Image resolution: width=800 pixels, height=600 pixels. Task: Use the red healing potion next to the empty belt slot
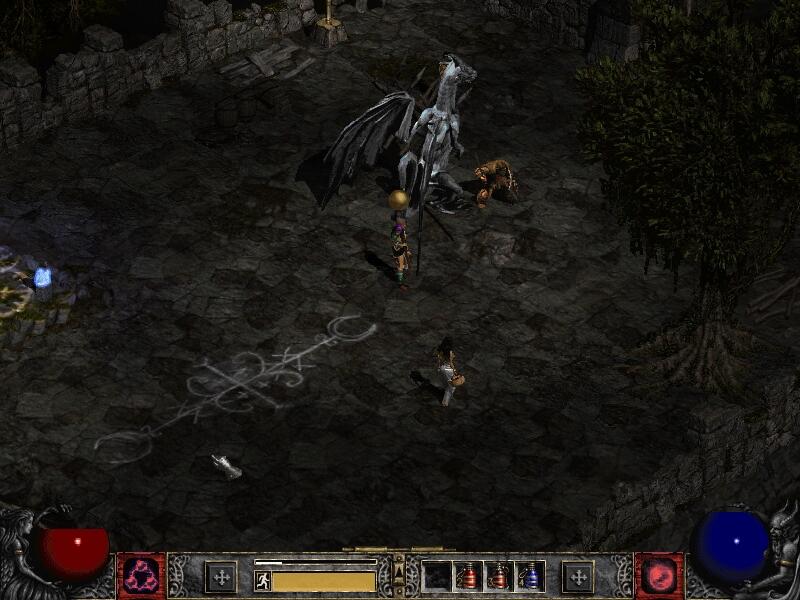click(468, 576)
